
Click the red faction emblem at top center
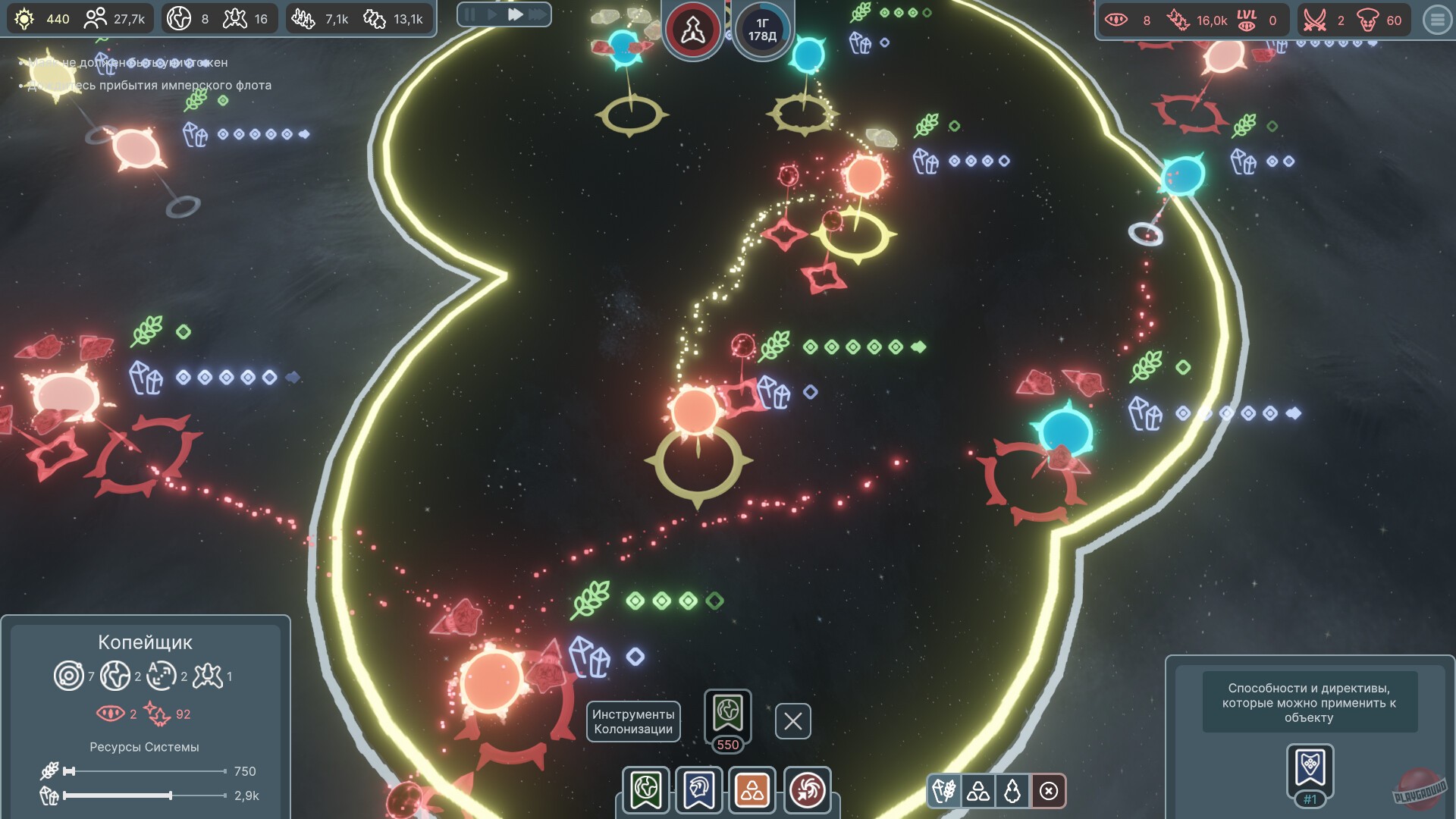[x=692, y=29]
